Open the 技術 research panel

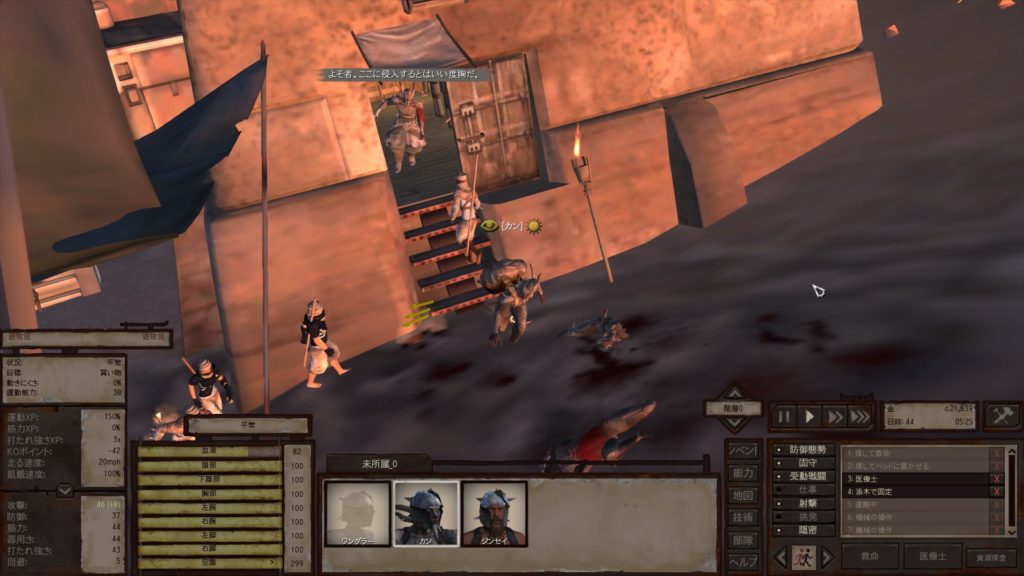pos(742,517)
